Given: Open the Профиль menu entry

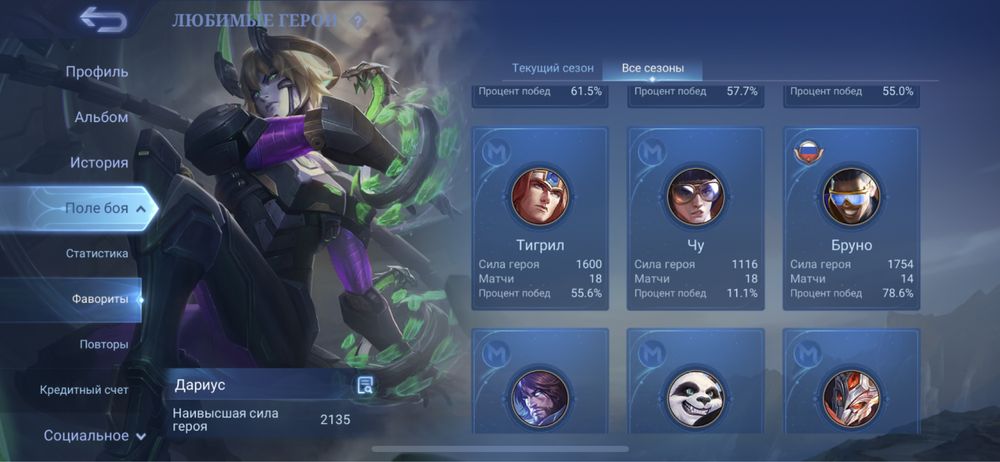Looking at the screenshot, I should click(97, 72).
